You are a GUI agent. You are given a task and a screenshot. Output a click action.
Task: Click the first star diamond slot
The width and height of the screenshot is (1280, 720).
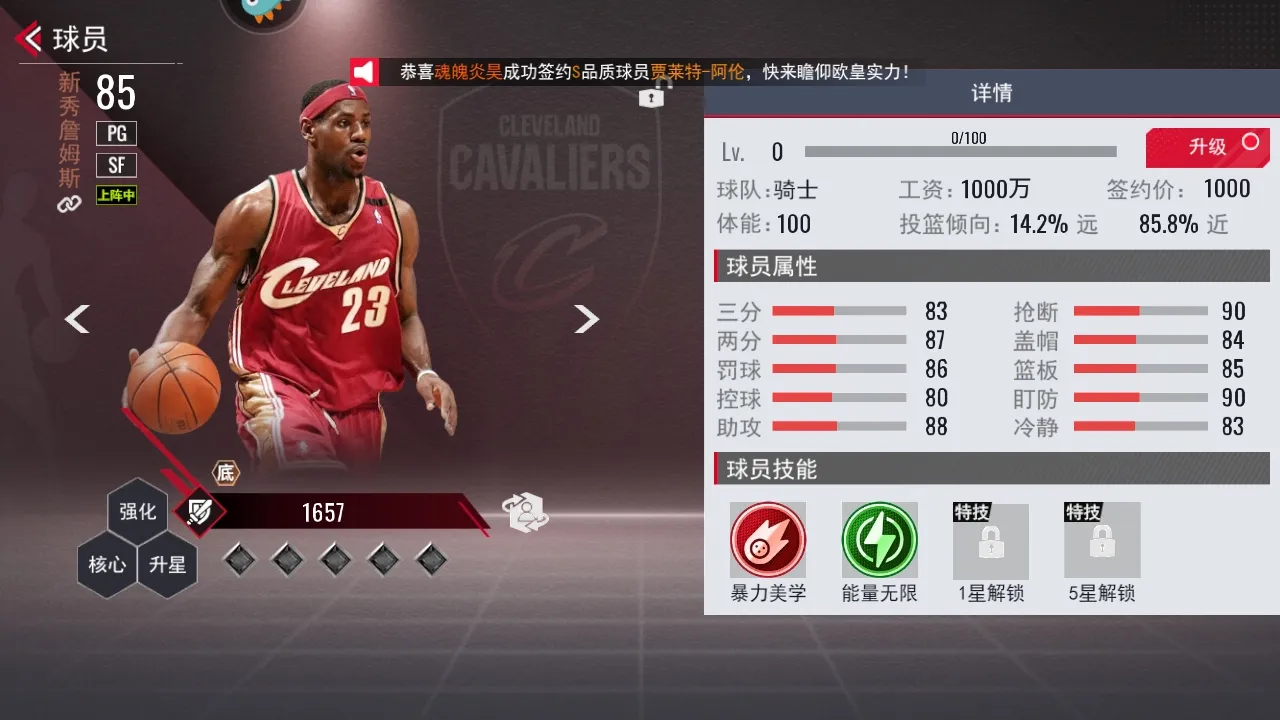click(238, 560)
